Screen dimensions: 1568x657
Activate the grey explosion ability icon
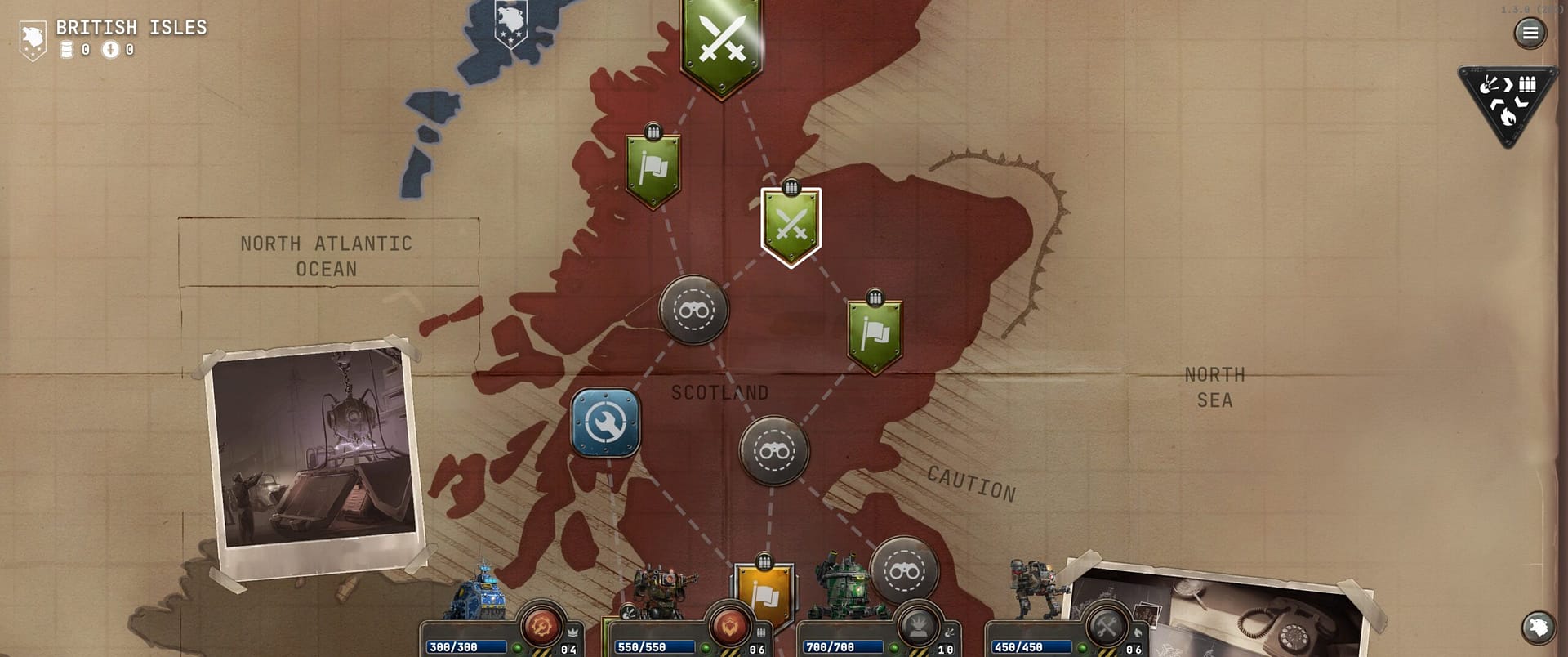918,627
